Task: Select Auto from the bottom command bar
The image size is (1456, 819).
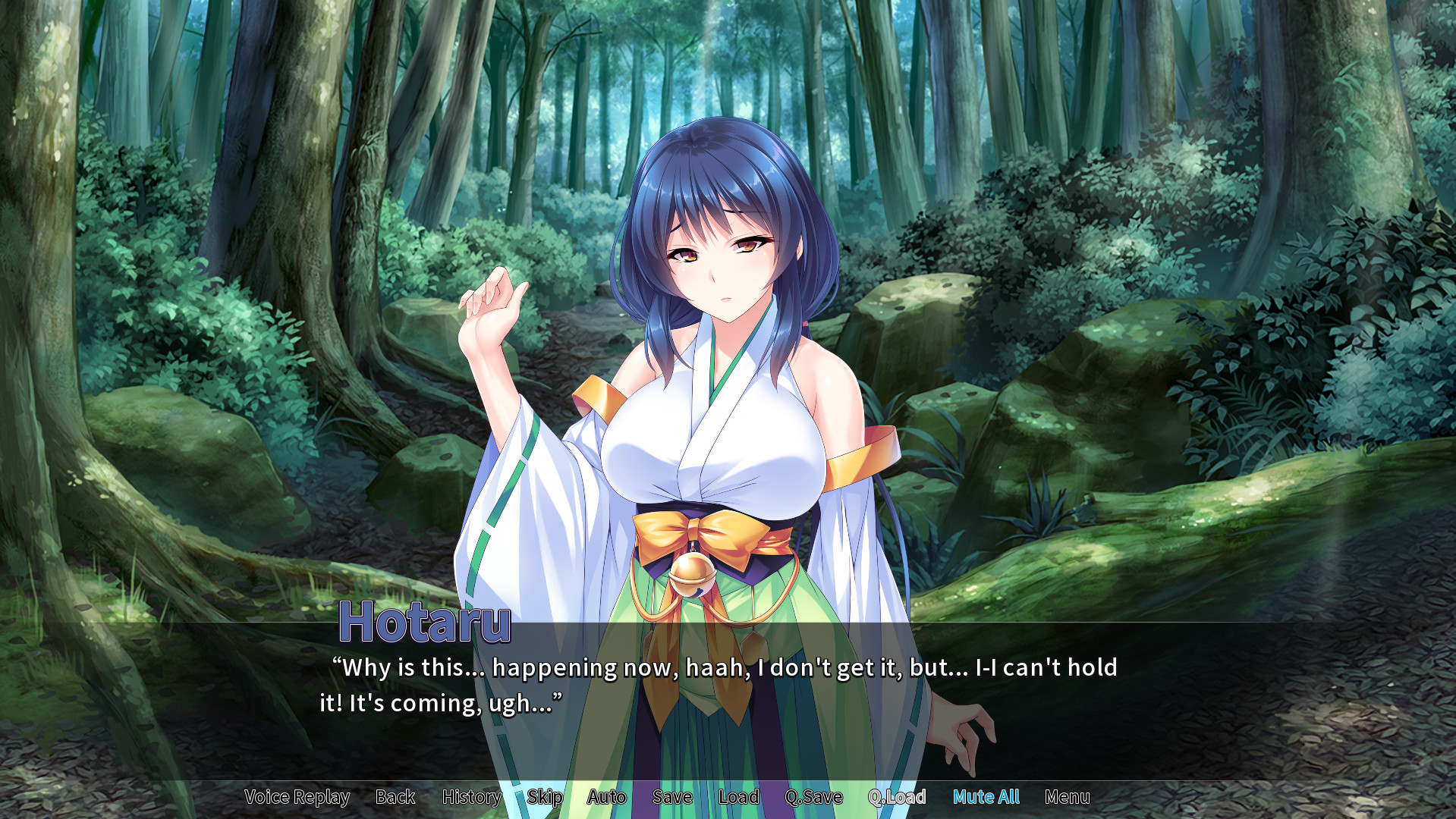Action: click(x=606, y=797)
